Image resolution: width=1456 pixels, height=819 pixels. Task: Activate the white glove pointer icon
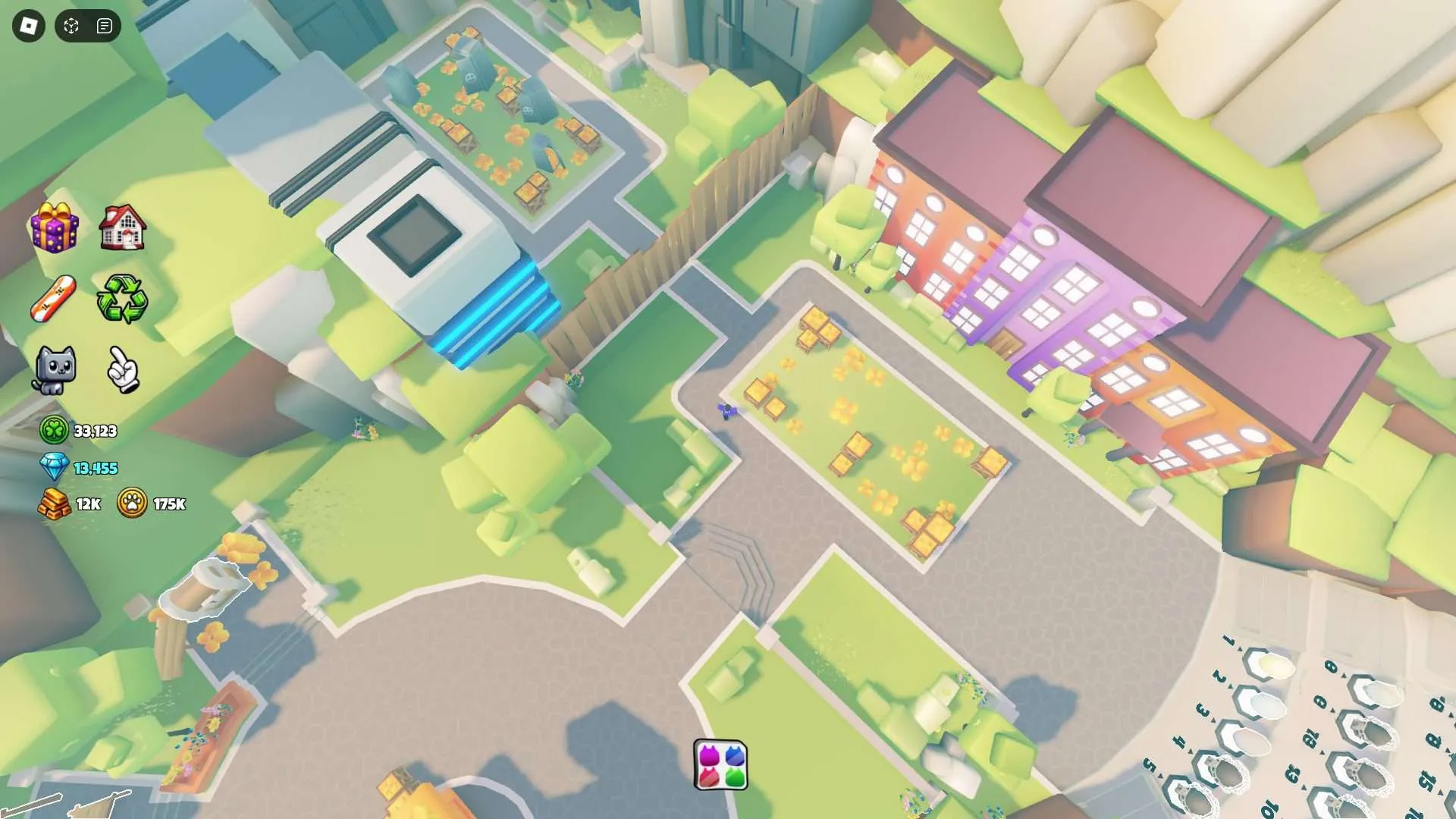(x=123, y=370)
